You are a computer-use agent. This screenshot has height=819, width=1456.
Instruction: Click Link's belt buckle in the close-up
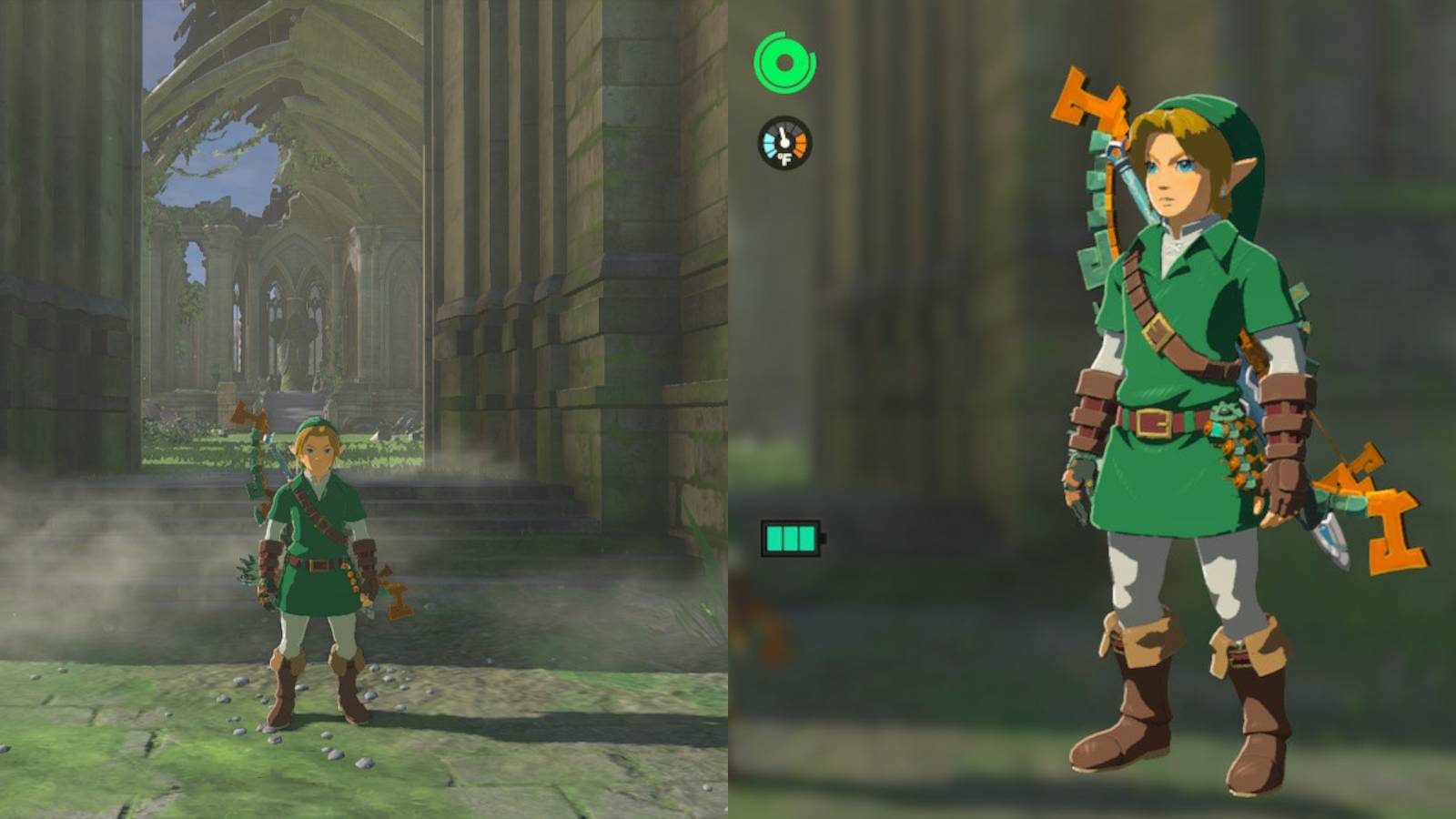pos(1154,421)
